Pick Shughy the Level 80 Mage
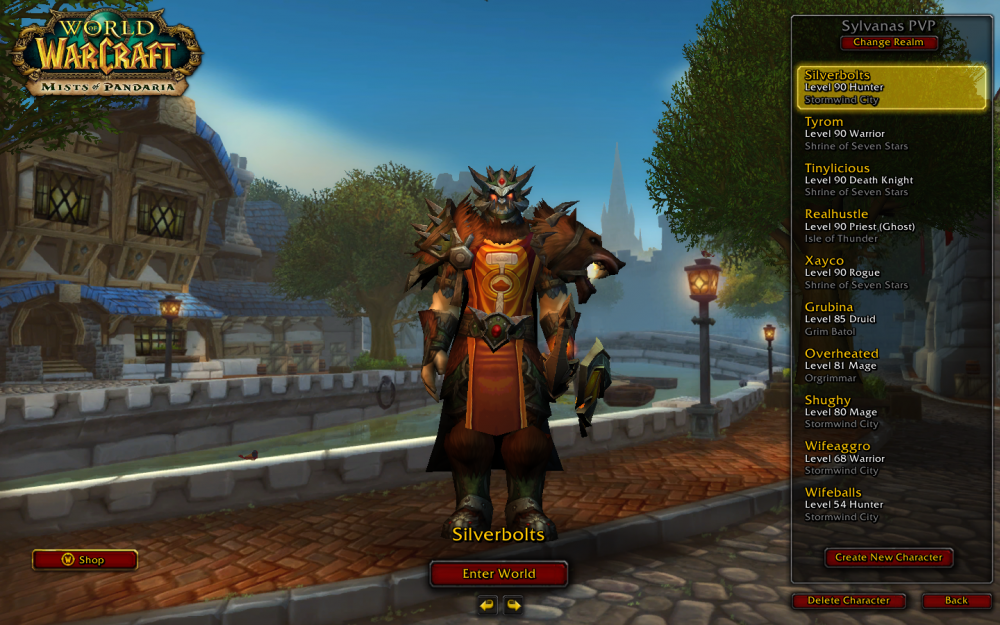The image size is (1000, 625). pyautogui.click(x=892, y=412)
